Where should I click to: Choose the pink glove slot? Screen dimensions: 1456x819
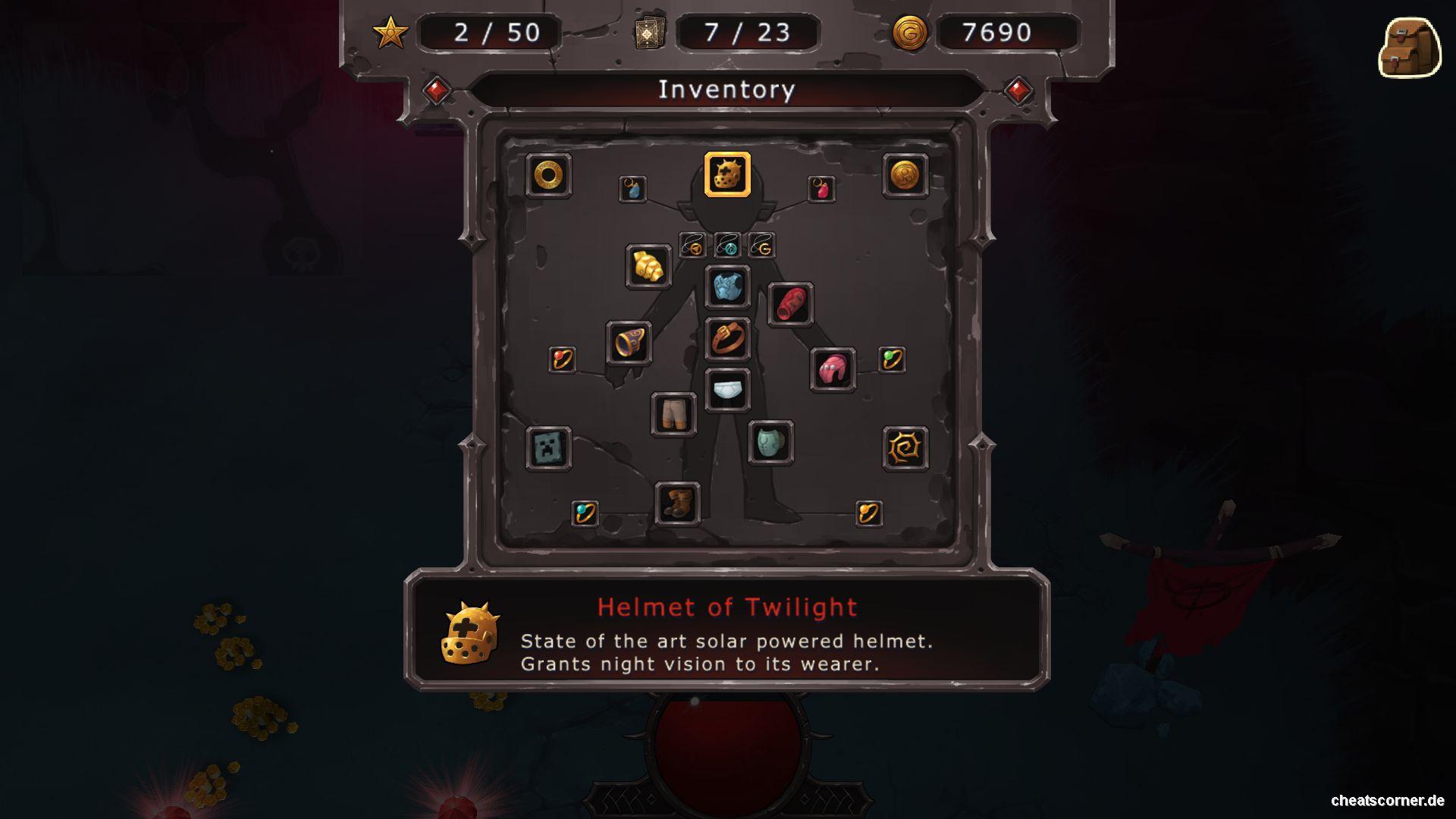pos(833,369)
